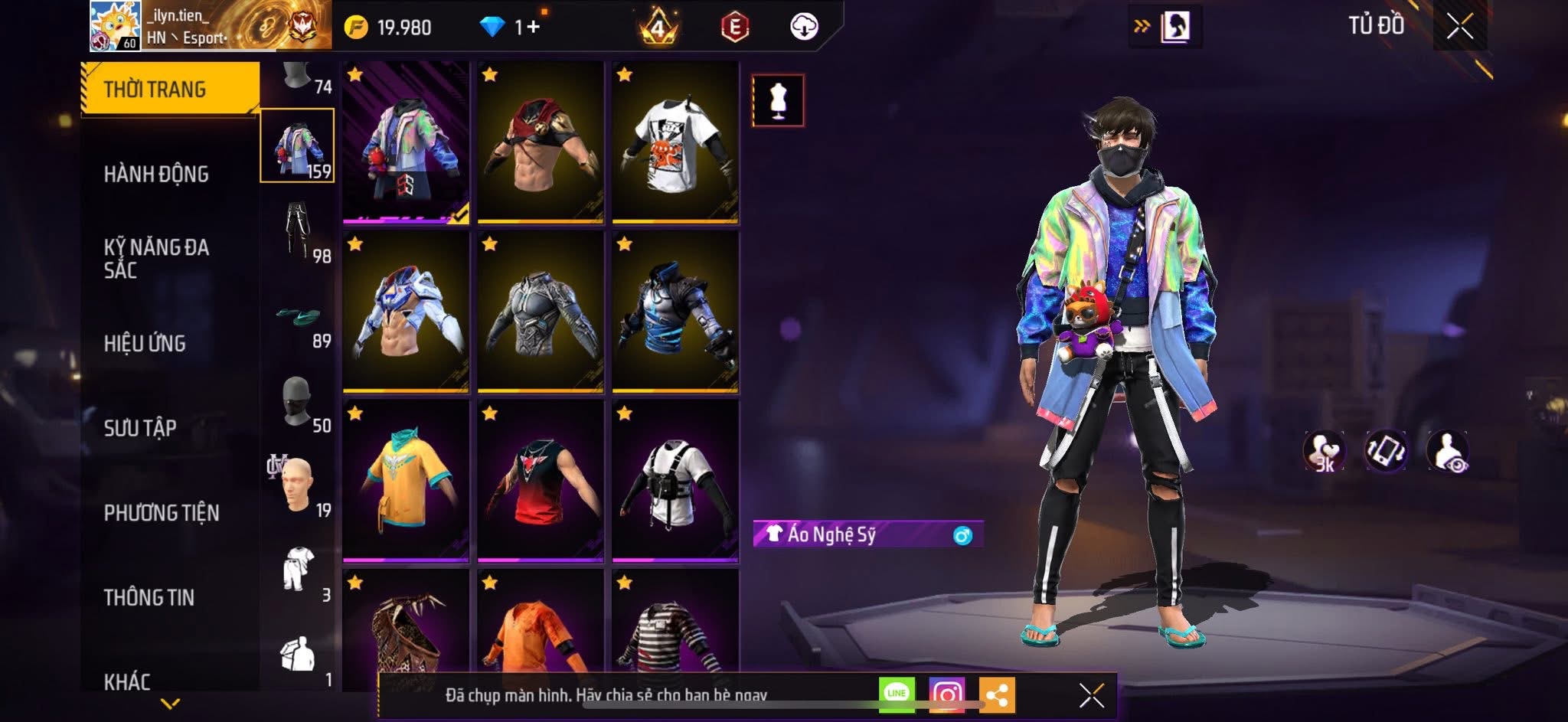The image size is (1568, 722).
Task: Pick the yellow short-sleeve shirt
Action: [406, 481]
